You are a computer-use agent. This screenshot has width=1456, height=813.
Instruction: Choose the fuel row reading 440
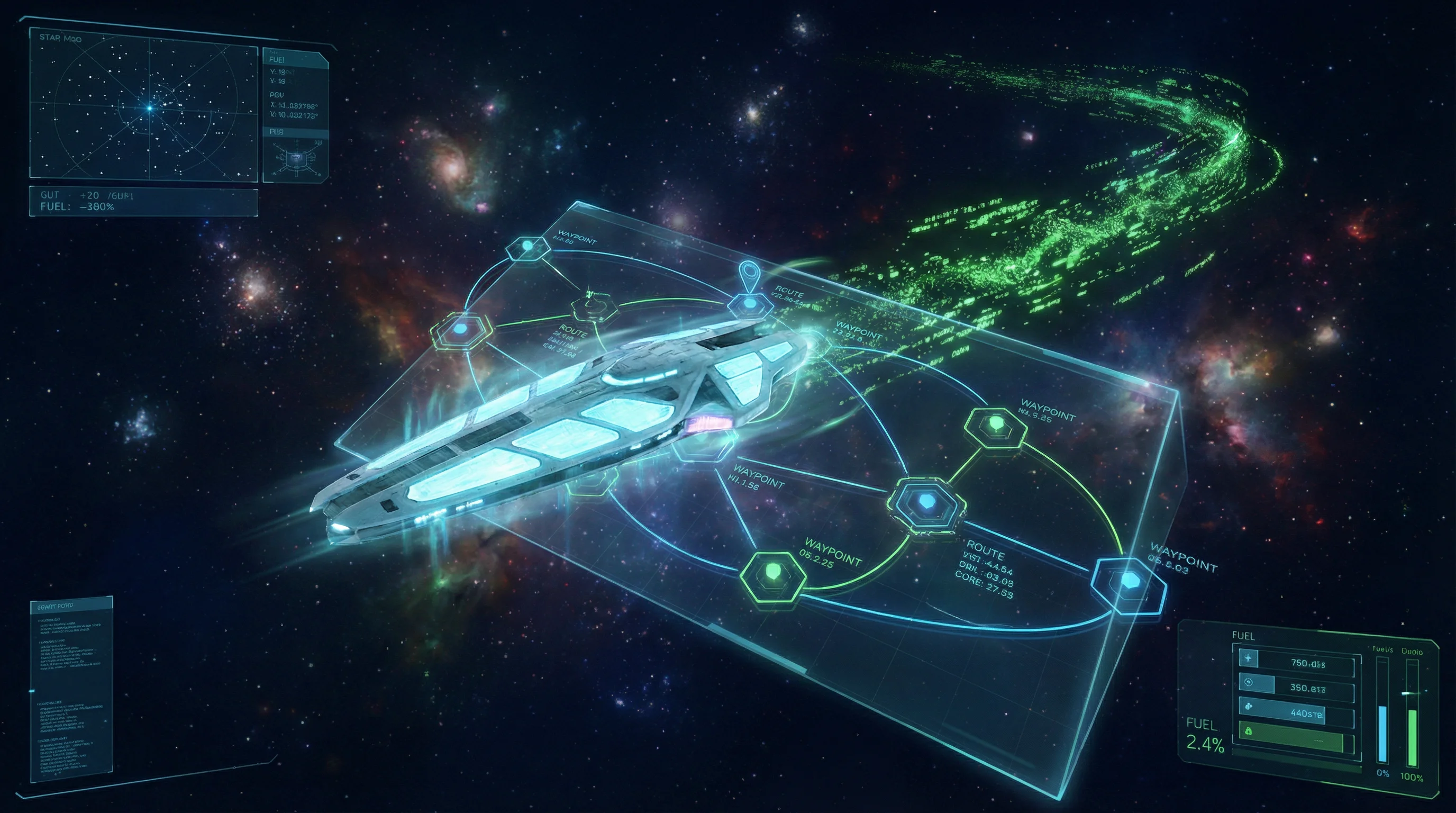(1298, 712)
